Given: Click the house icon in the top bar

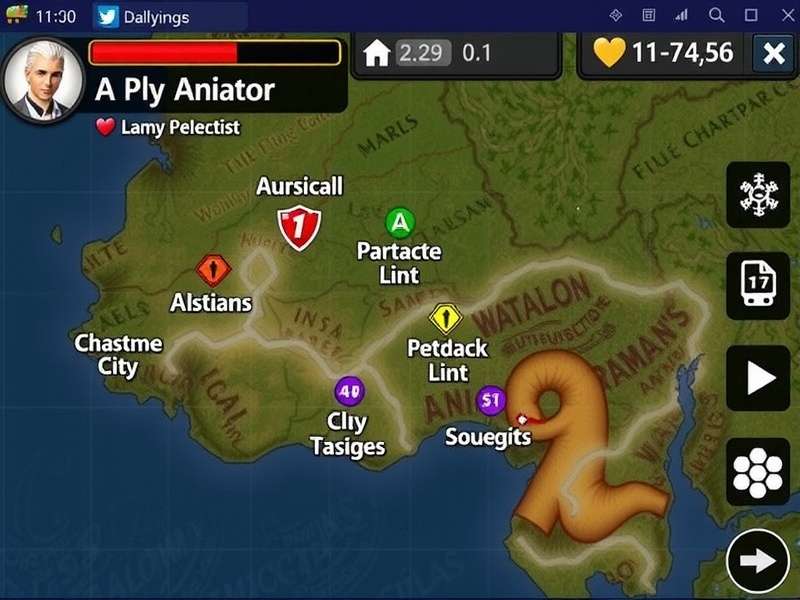Looking at the screenshot, I should coord(376,53).
